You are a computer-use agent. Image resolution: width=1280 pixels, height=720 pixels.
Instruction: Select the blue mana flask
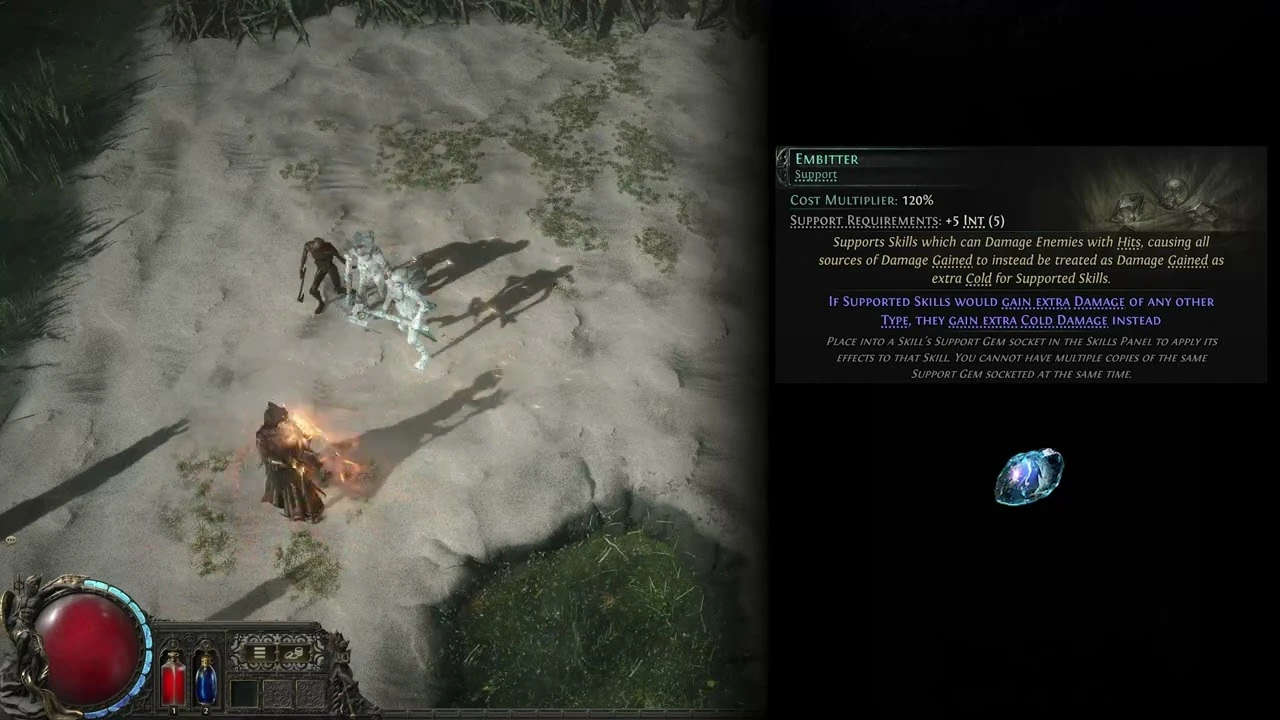pyautogui.click(x=206, y=682)
